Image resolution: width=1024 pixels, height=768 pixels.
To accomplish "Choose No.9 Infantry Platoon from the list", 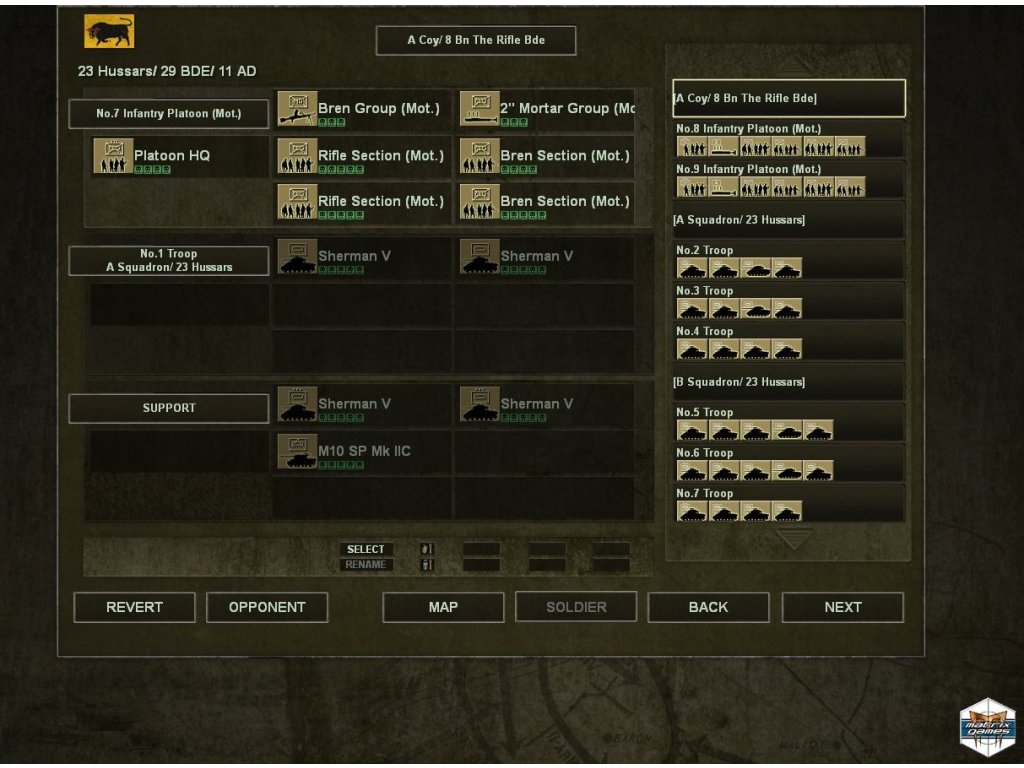I will [x=789, y=180].
